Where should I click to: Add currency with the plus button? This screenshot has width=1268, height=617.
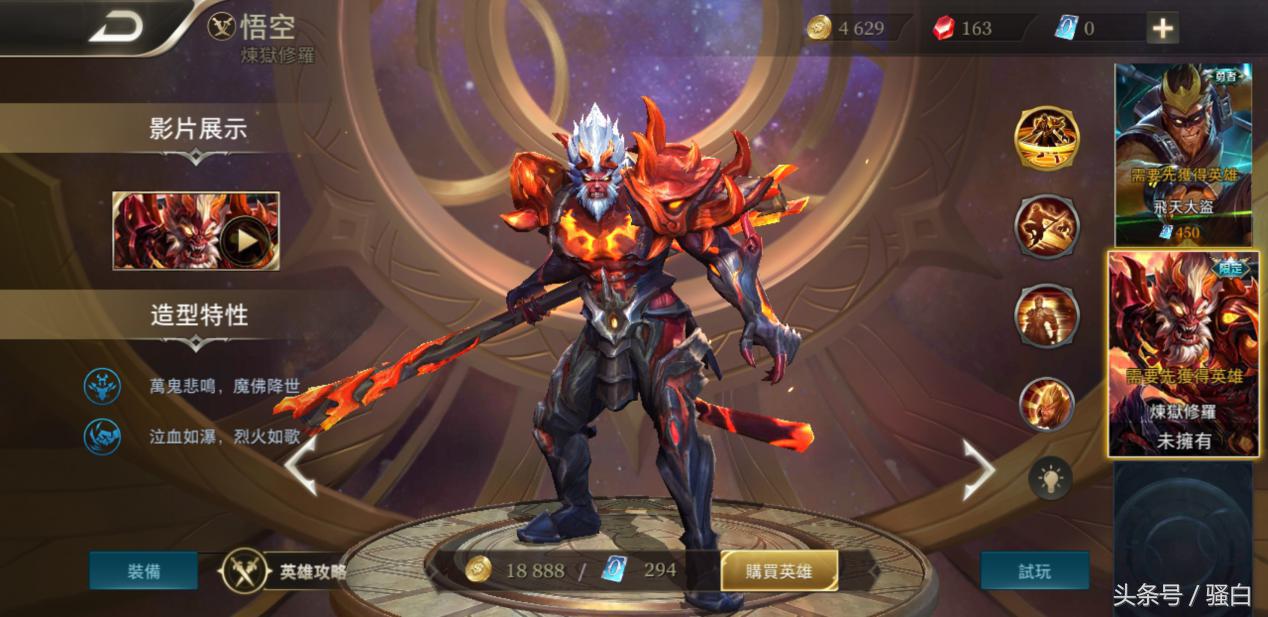[1162, 29]
